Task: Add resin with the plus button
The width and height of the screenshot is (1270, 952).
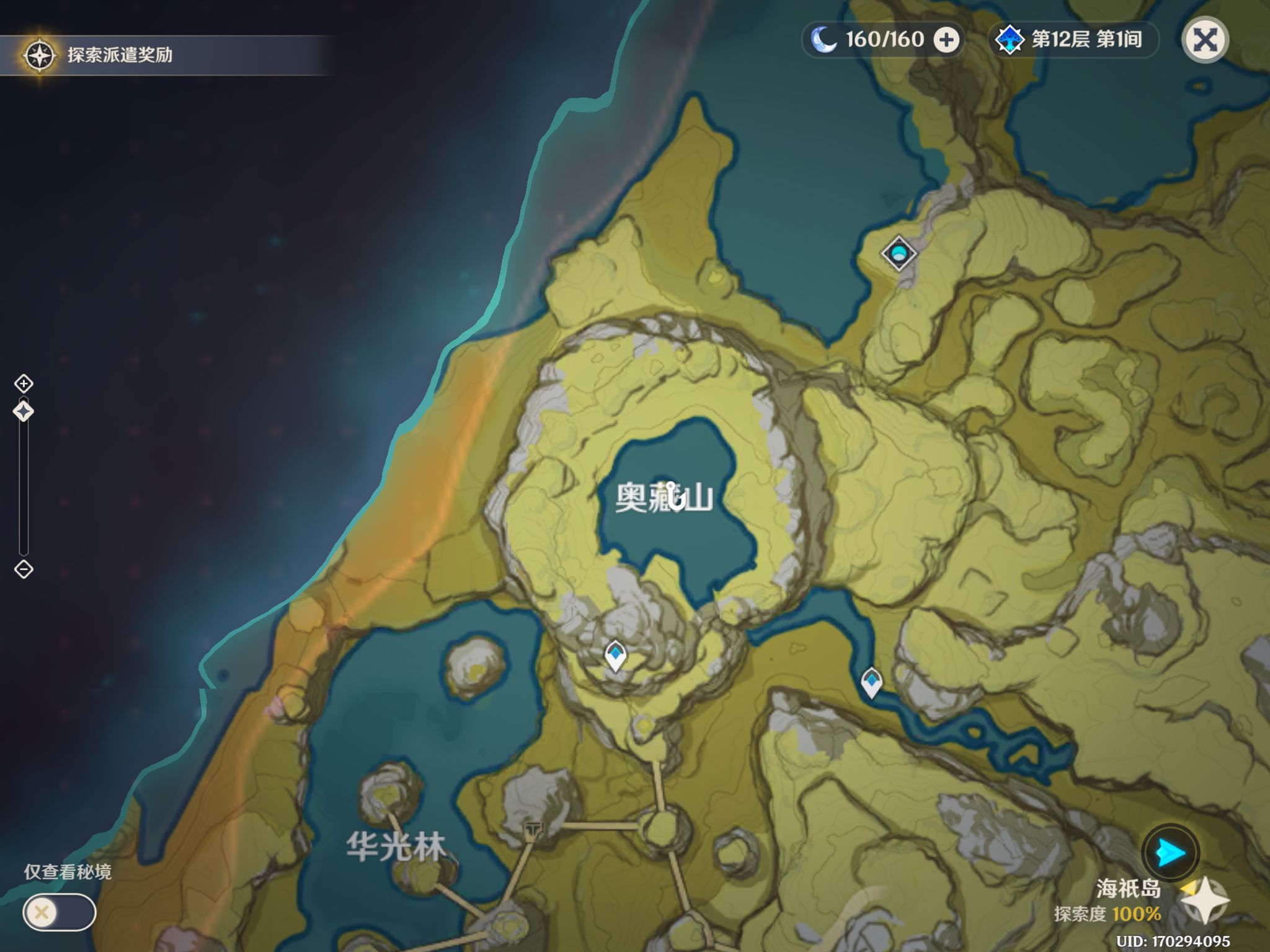Action: (946, 40)
